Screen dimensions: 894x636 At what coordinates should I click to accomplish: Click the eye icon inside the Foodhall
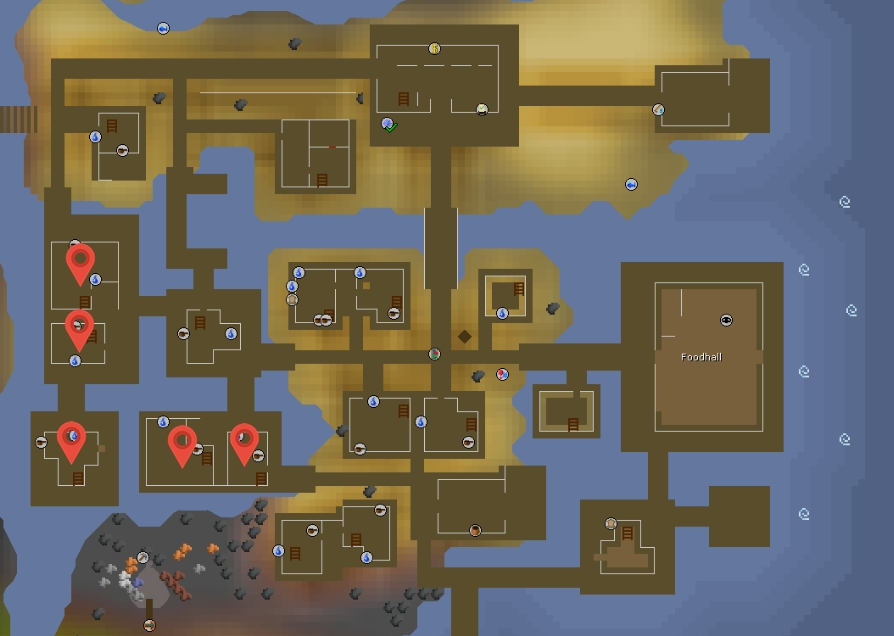click(727, 320)
